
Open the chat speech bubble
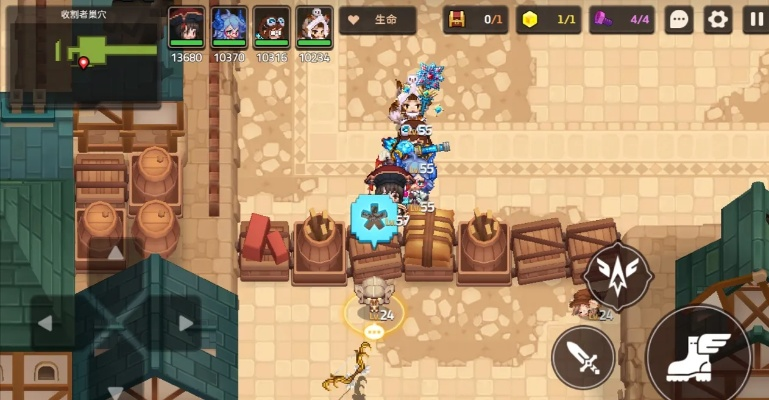pos(679,19)
